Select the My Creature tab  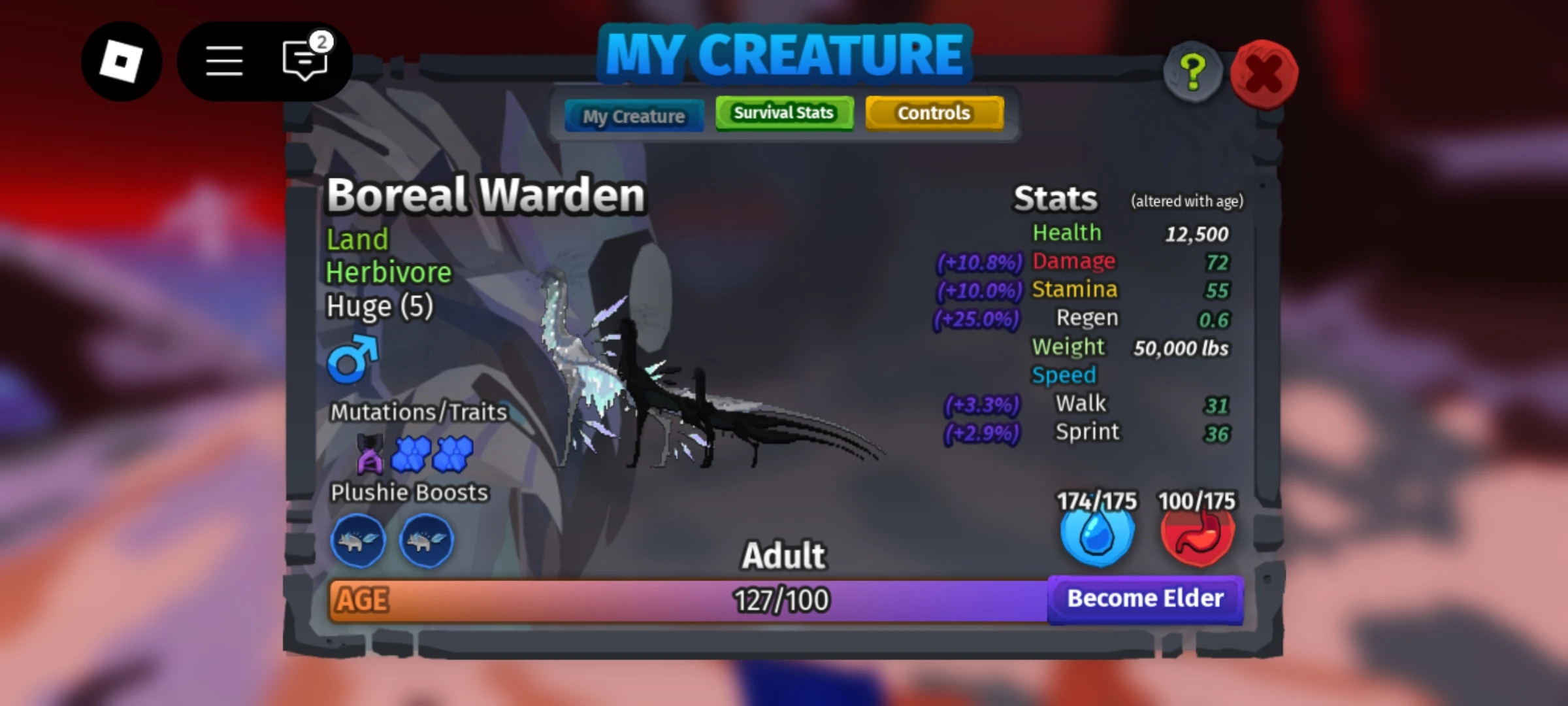pyautogui.click(x=634, y=116)
